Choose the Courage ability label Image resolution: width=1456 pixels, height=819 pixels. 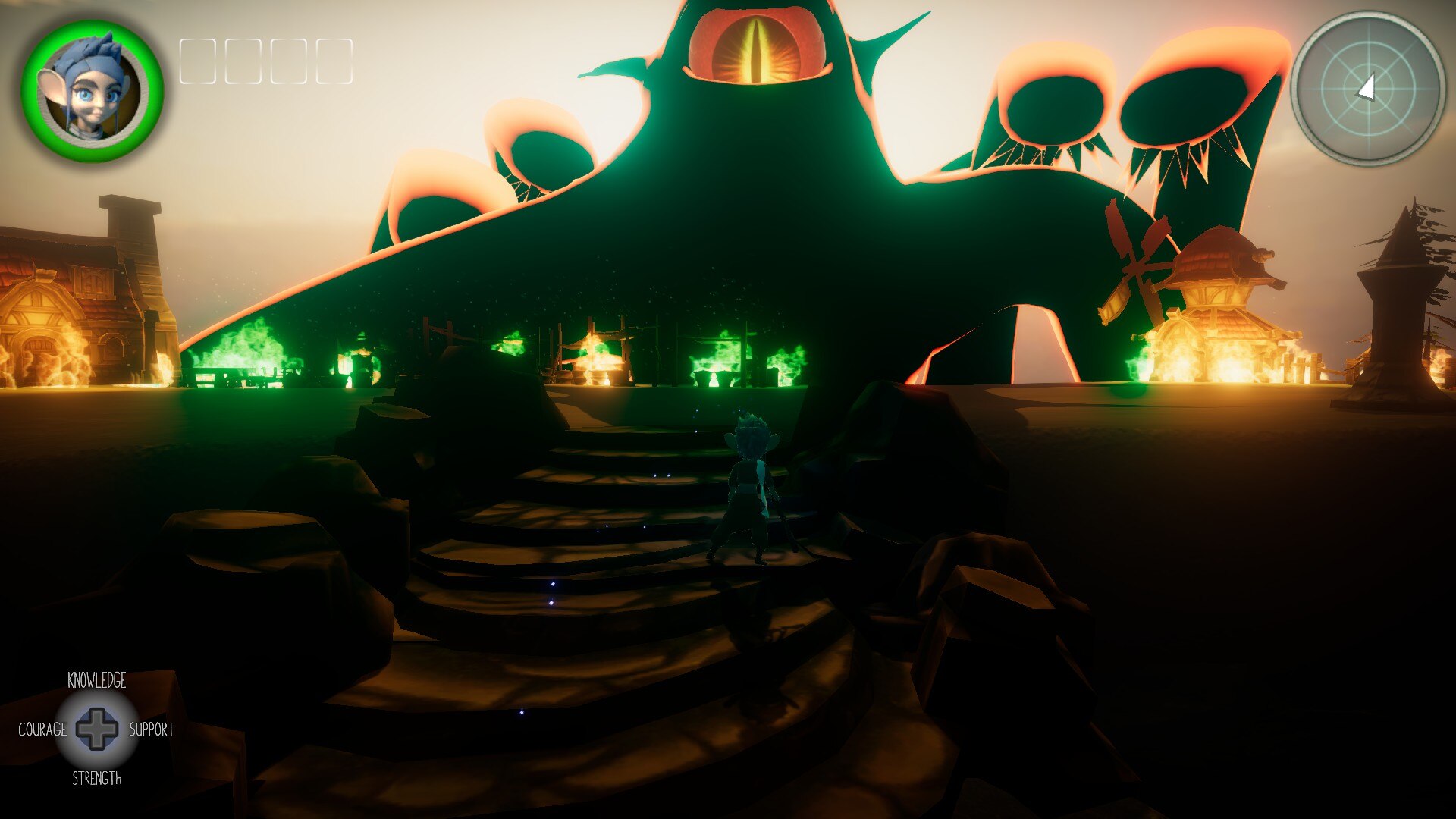pos(42,730)
